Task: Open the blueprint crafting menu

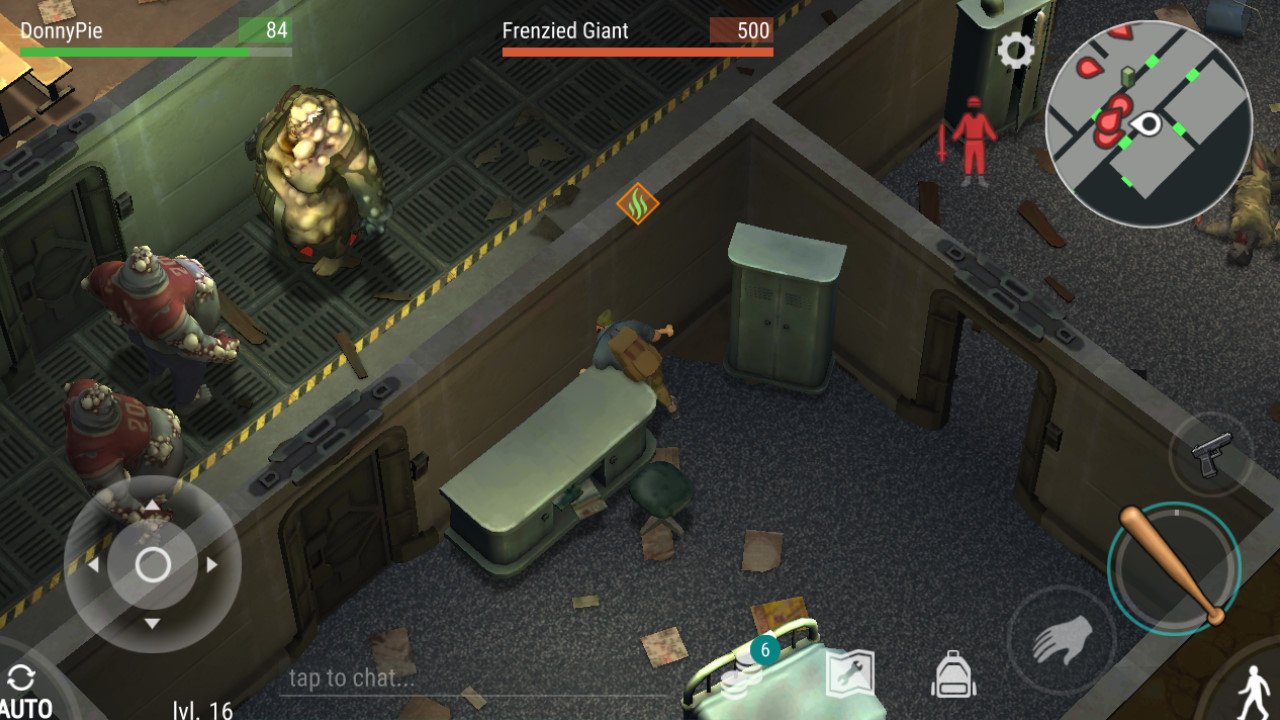Action: [x=851, y=674]
